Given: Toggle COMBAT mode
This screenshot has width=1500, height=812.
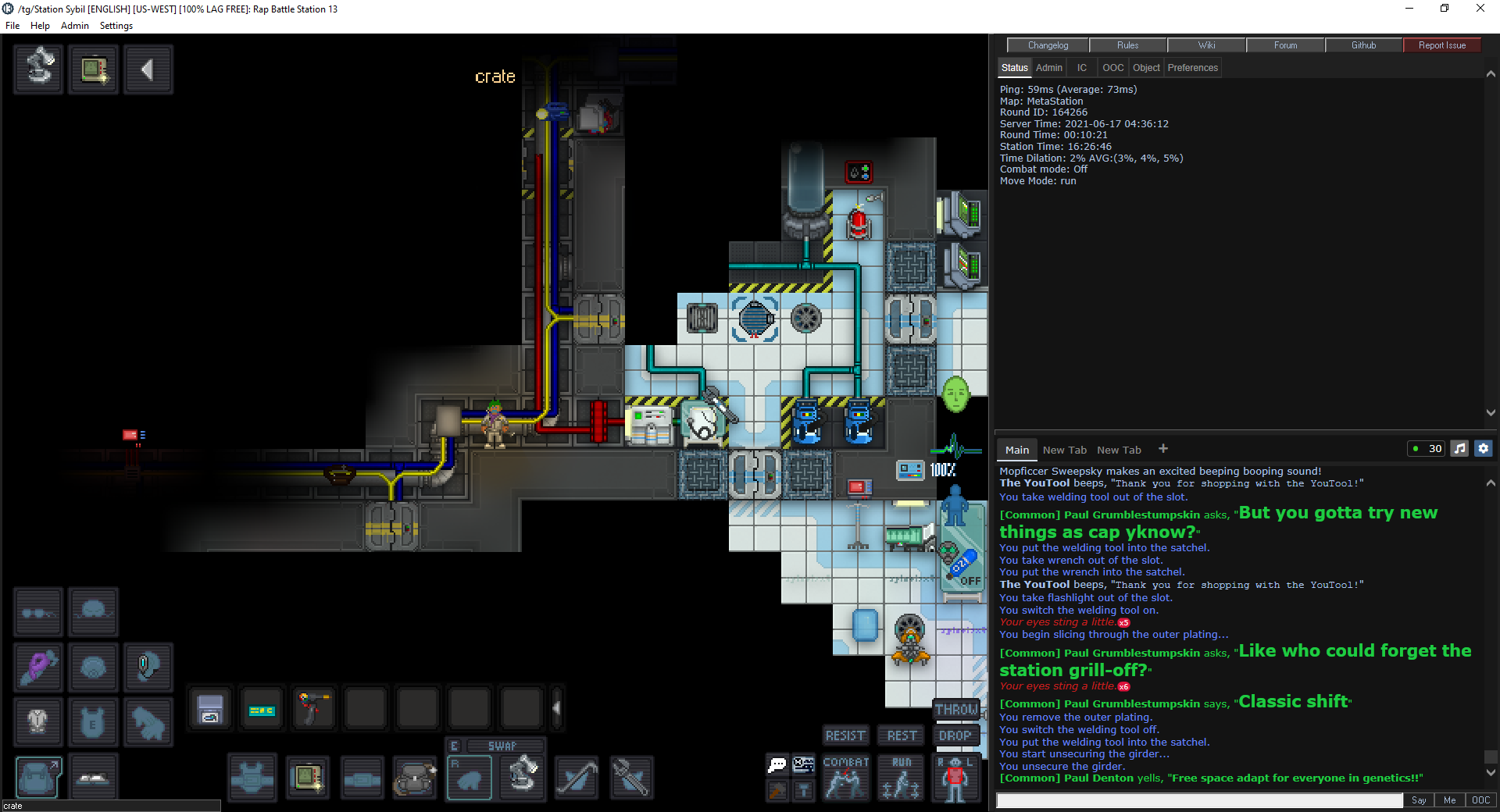Looking at the screenshot, I should pos(846,778).
